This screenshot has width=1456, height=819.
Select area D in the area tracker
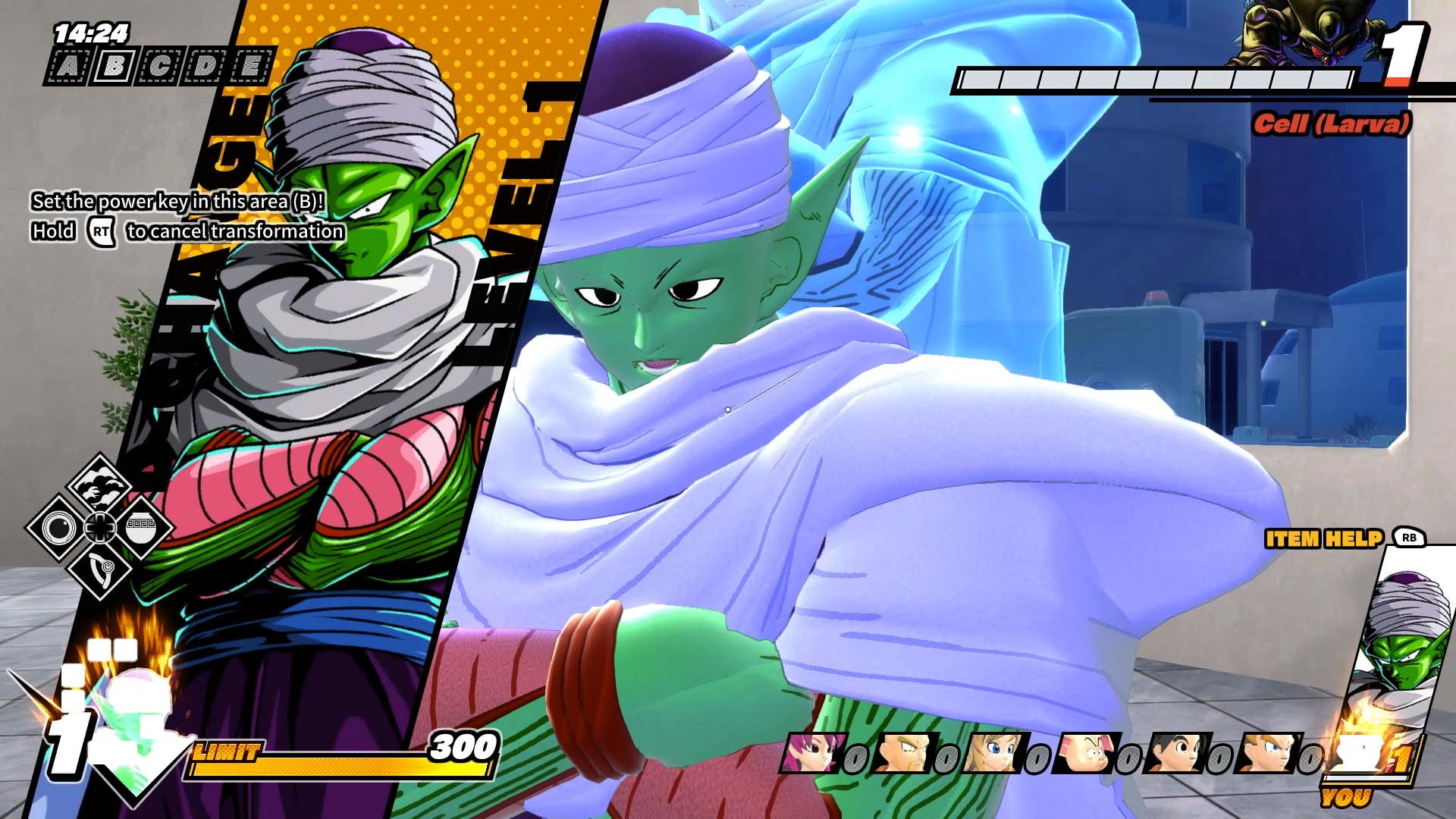(x=205, y=67)
